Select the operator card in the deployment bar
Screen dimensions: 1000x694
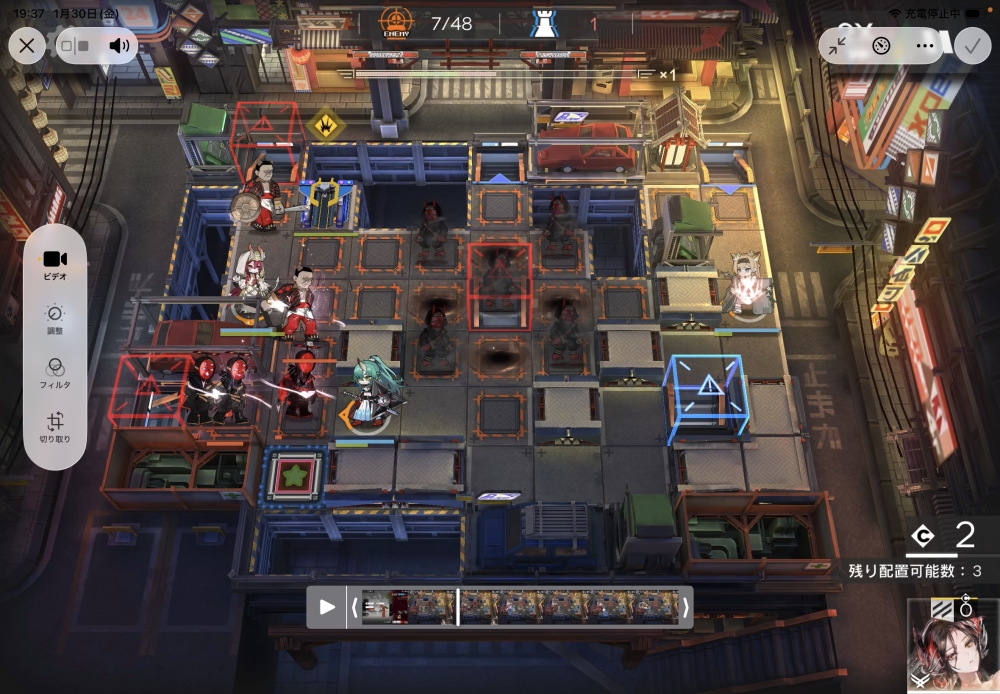coord(952,645)
